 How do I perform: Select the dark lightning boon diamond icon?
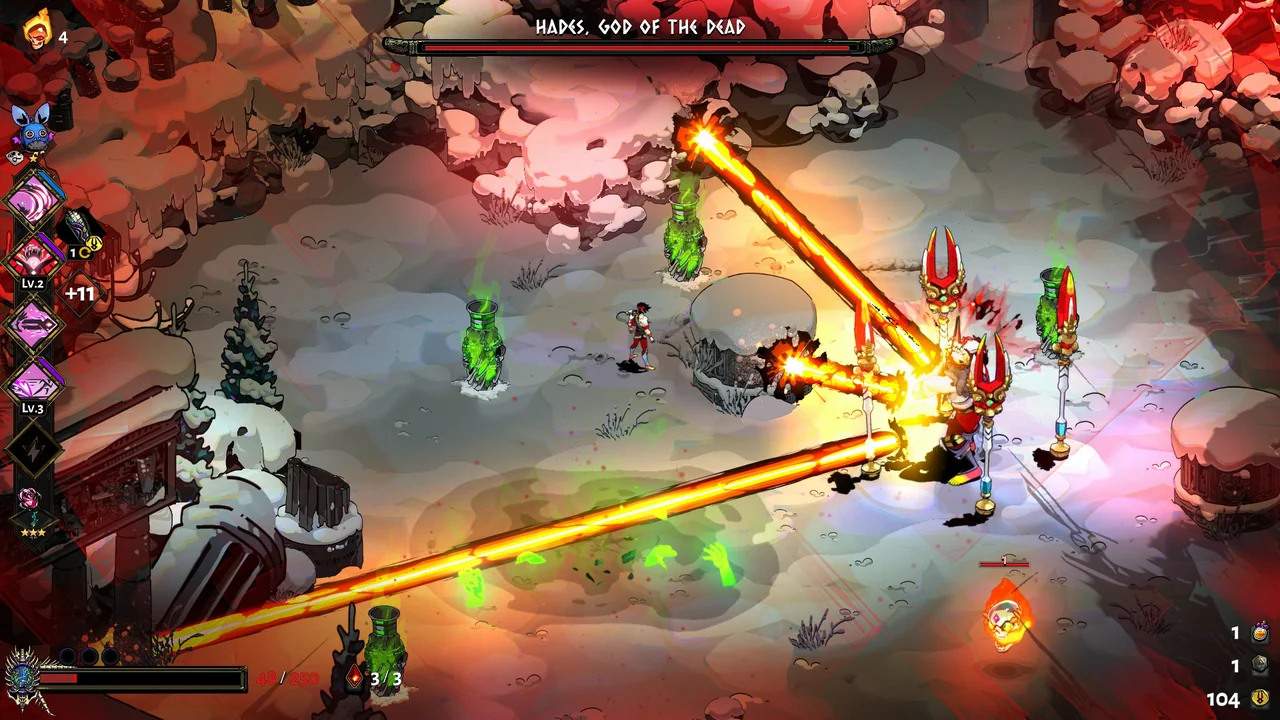pos(32,450)
